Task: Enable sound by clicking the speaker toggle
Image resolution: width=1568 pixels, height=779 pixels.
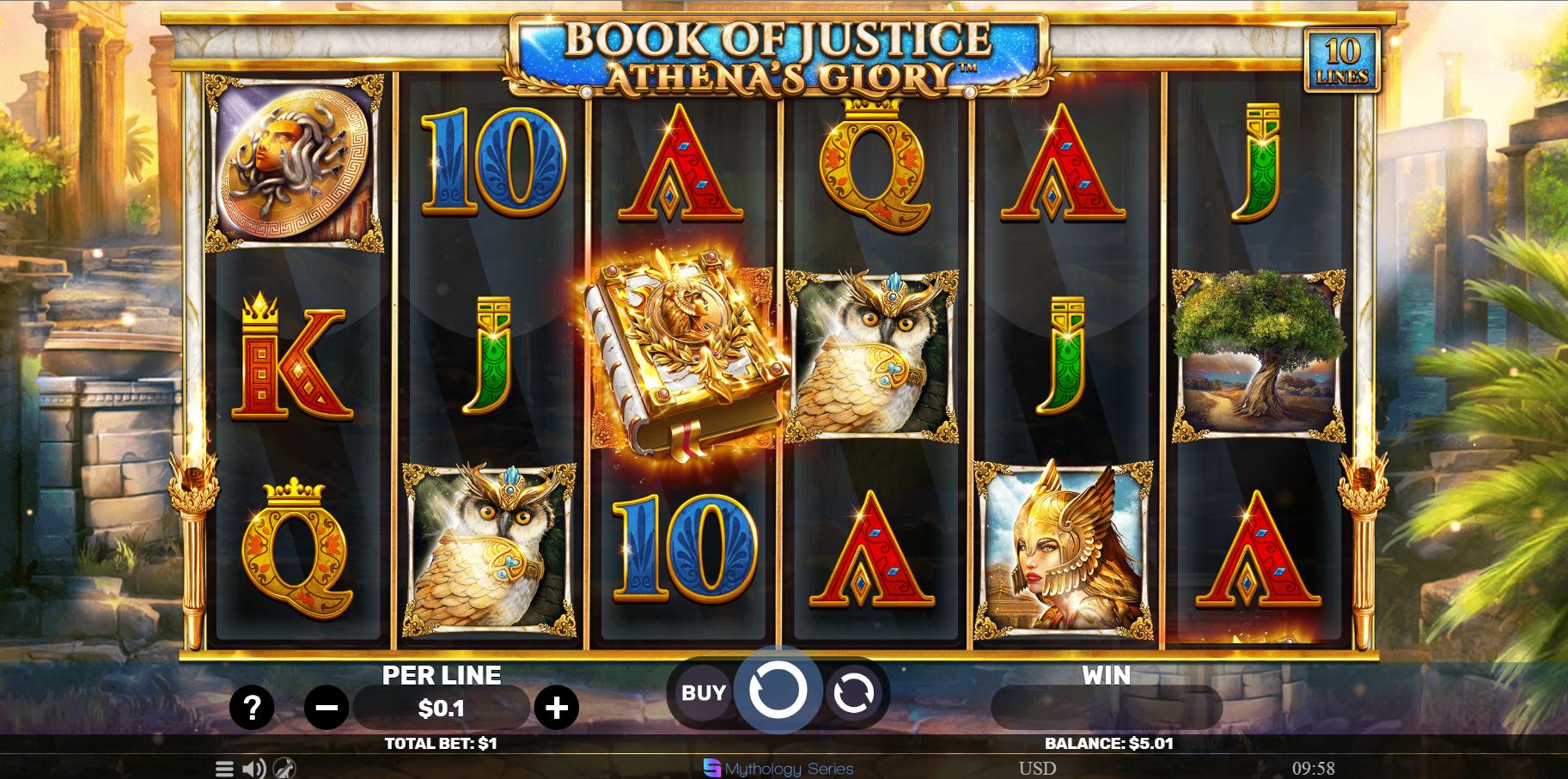Action: point(253,768)
